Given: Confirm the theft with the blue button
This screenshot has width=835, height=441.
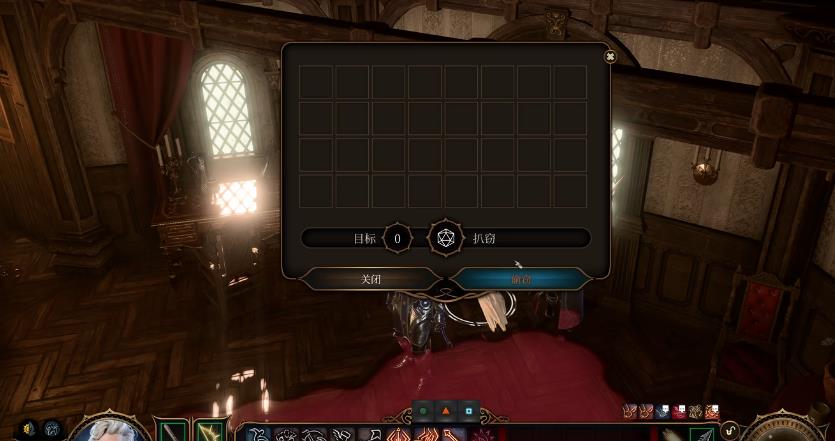Looking at the screenshot, I should pyautogui.click(x=520, y=279).
